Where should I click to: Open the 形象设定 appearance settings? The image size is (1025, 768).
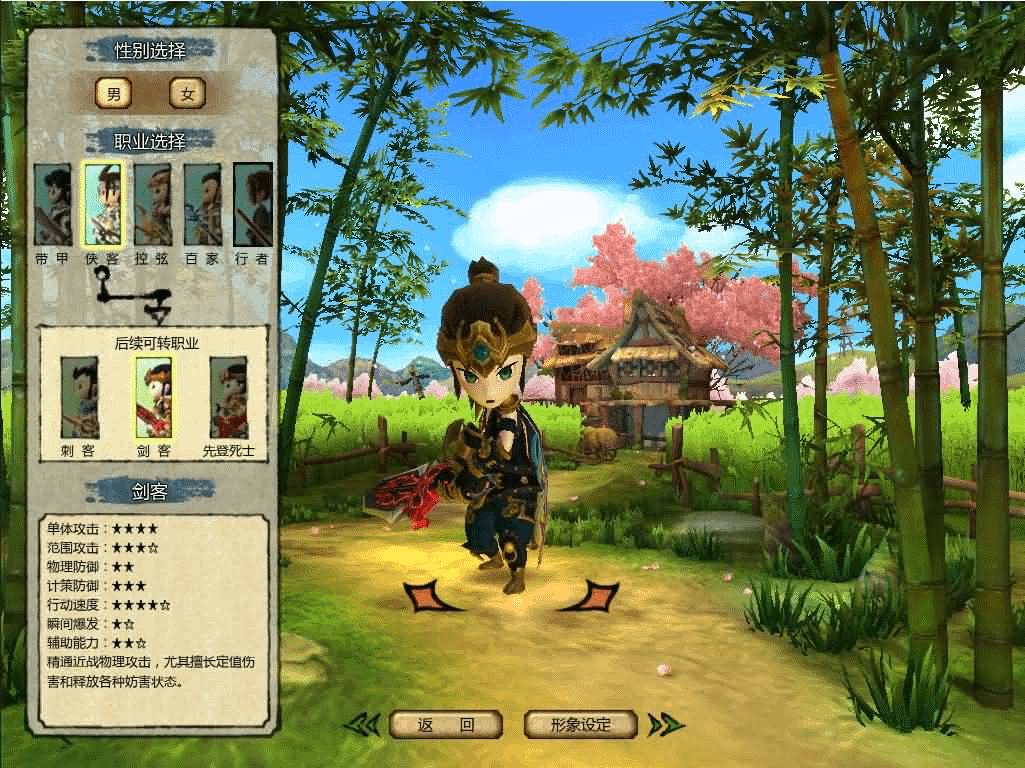(x=581, y=725)
